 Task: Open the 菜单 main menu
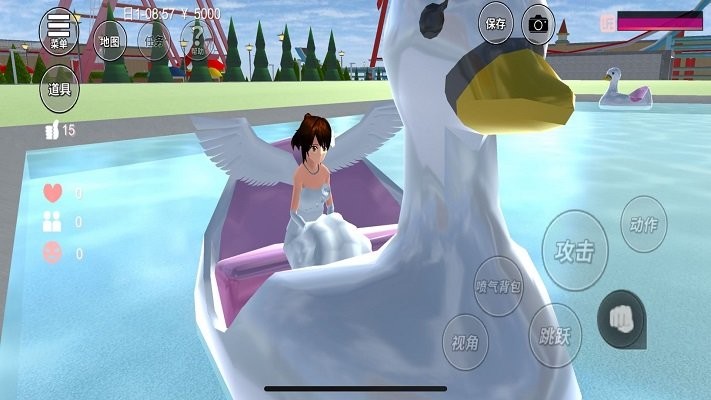pyautogui.click(x=59, y=31)
